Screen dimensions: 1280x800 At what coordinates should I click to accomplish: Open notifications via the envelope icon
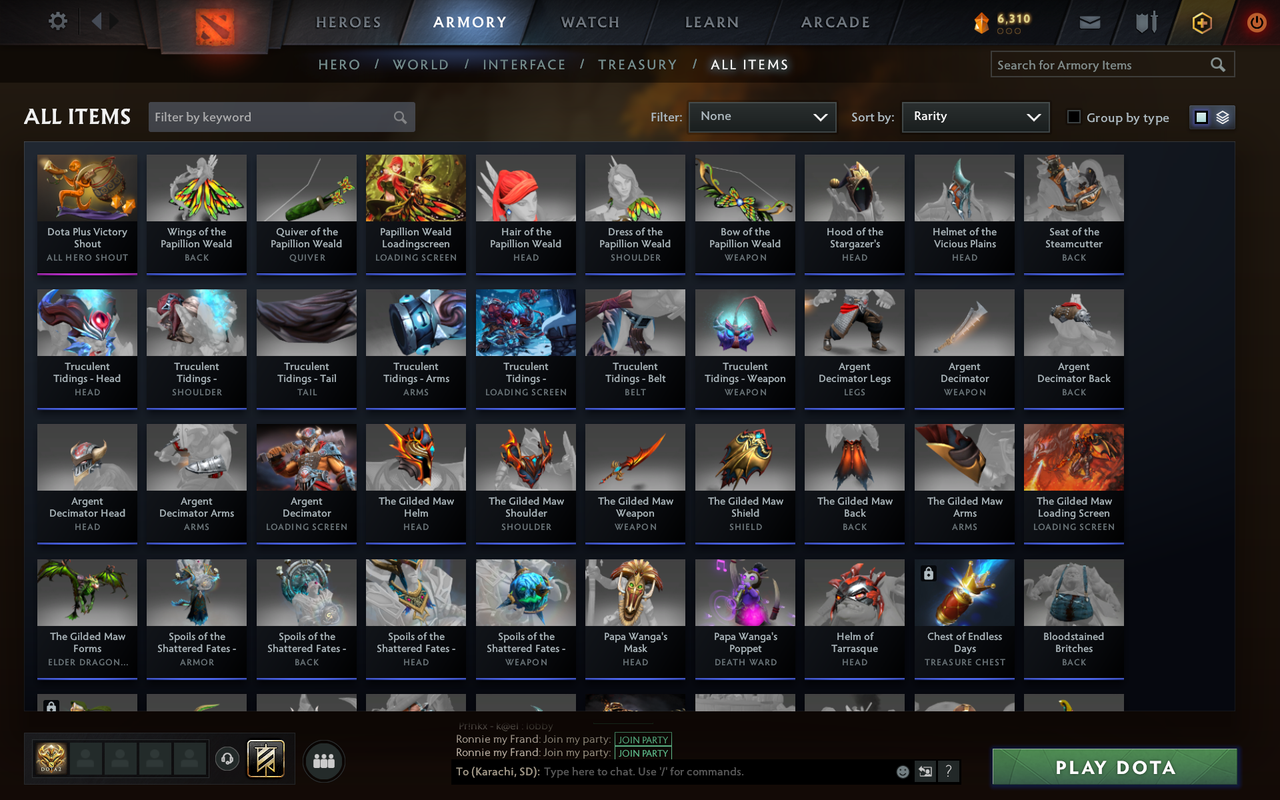(x=1089, y=21)
